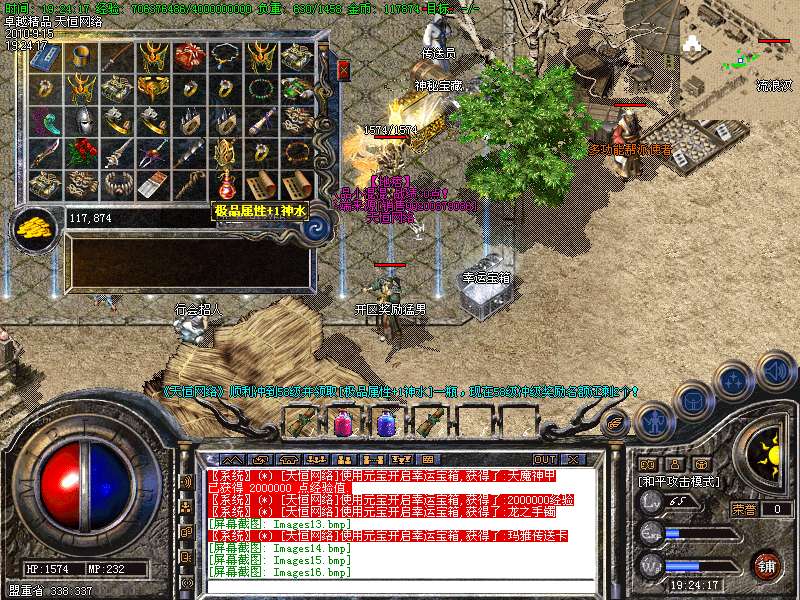The image size is (800, 600).
Task: Close the inventory bag window
Action: 344,70
